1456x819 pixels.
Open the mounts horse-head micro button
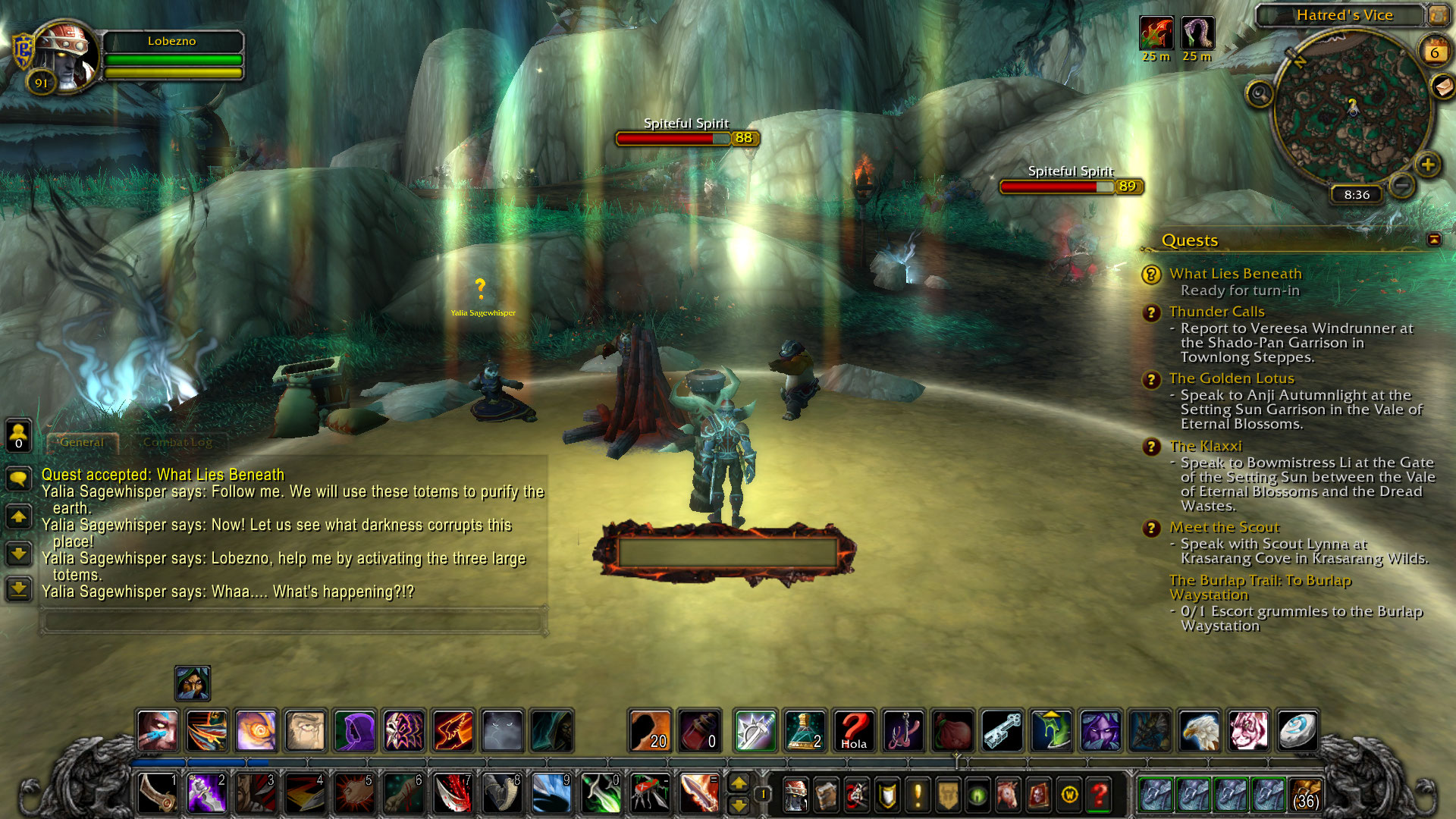1008,795
